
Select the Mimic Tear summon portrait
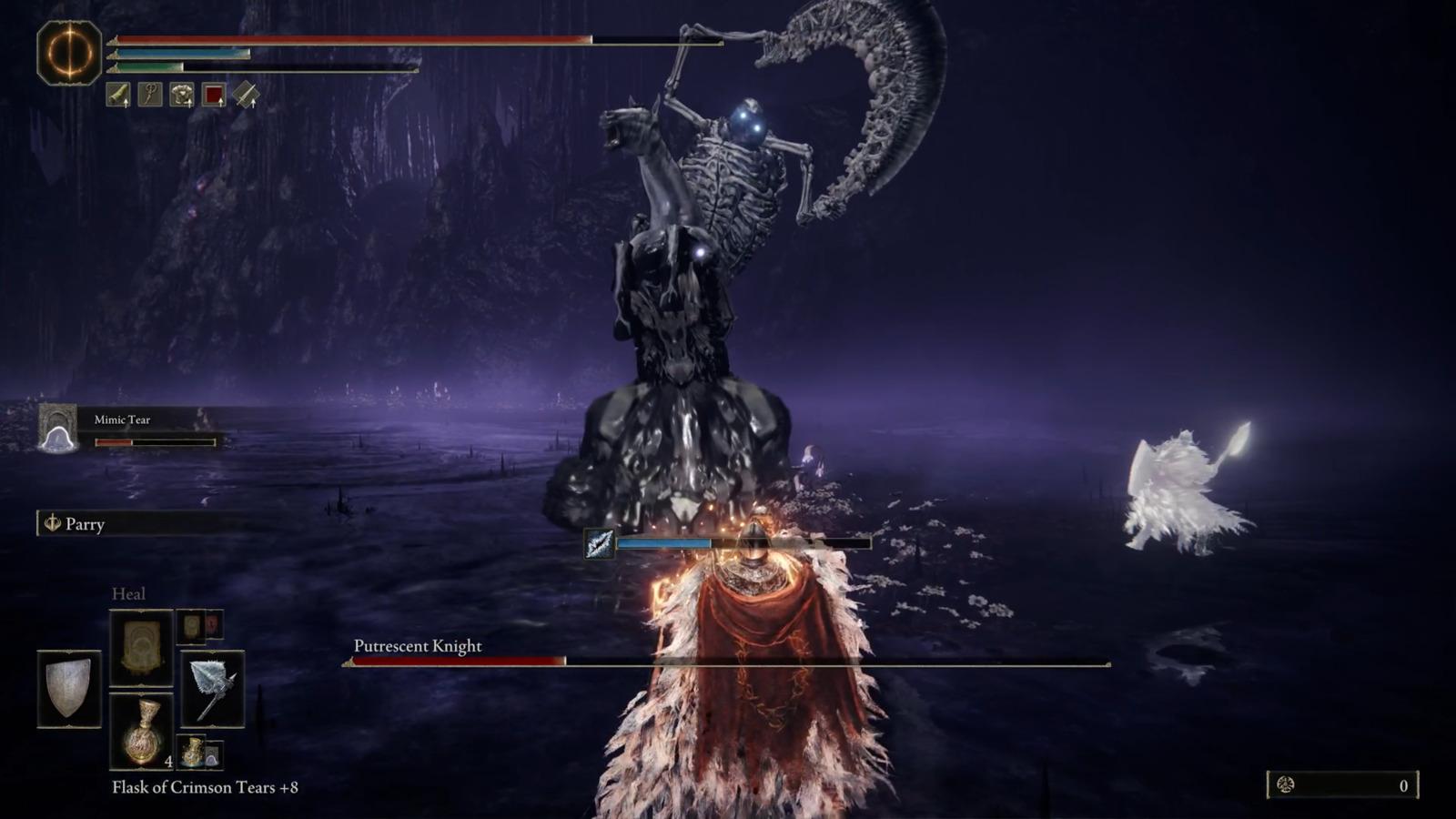pos(58,428)
